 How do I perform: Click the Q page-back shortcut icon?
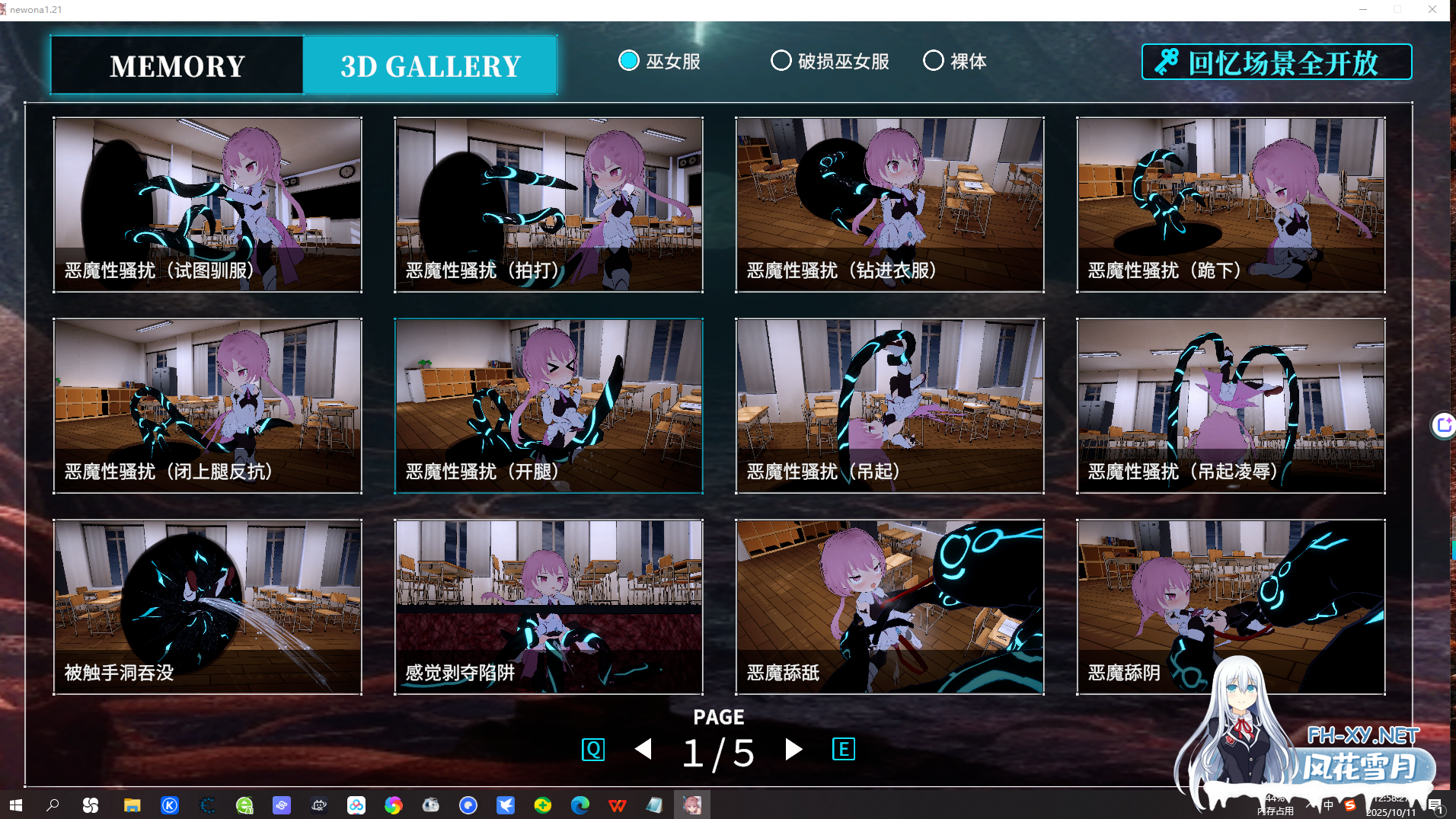click(593, 749)
